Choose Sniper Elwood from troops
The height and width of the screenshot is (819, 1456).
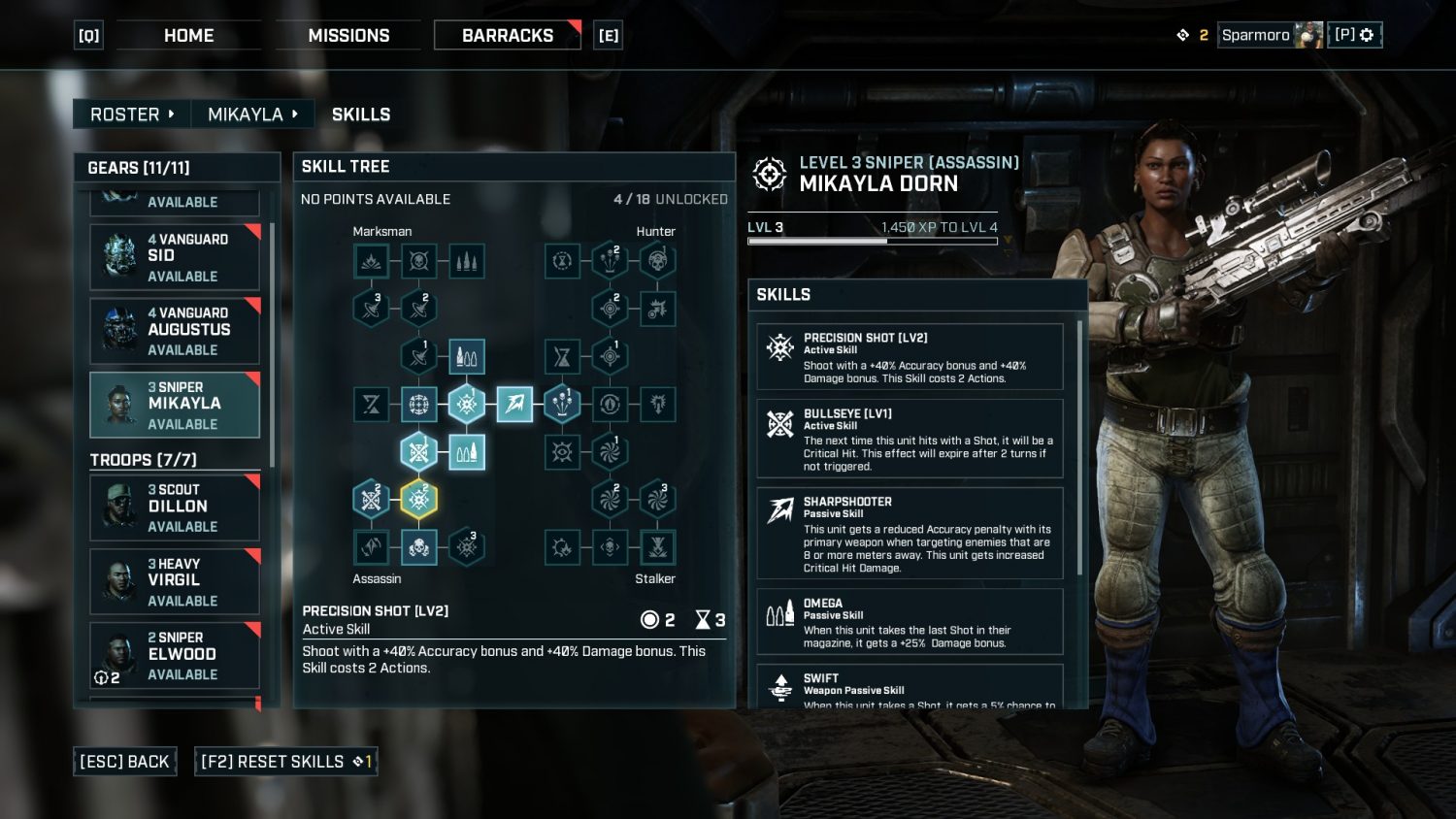coord(175,655)
